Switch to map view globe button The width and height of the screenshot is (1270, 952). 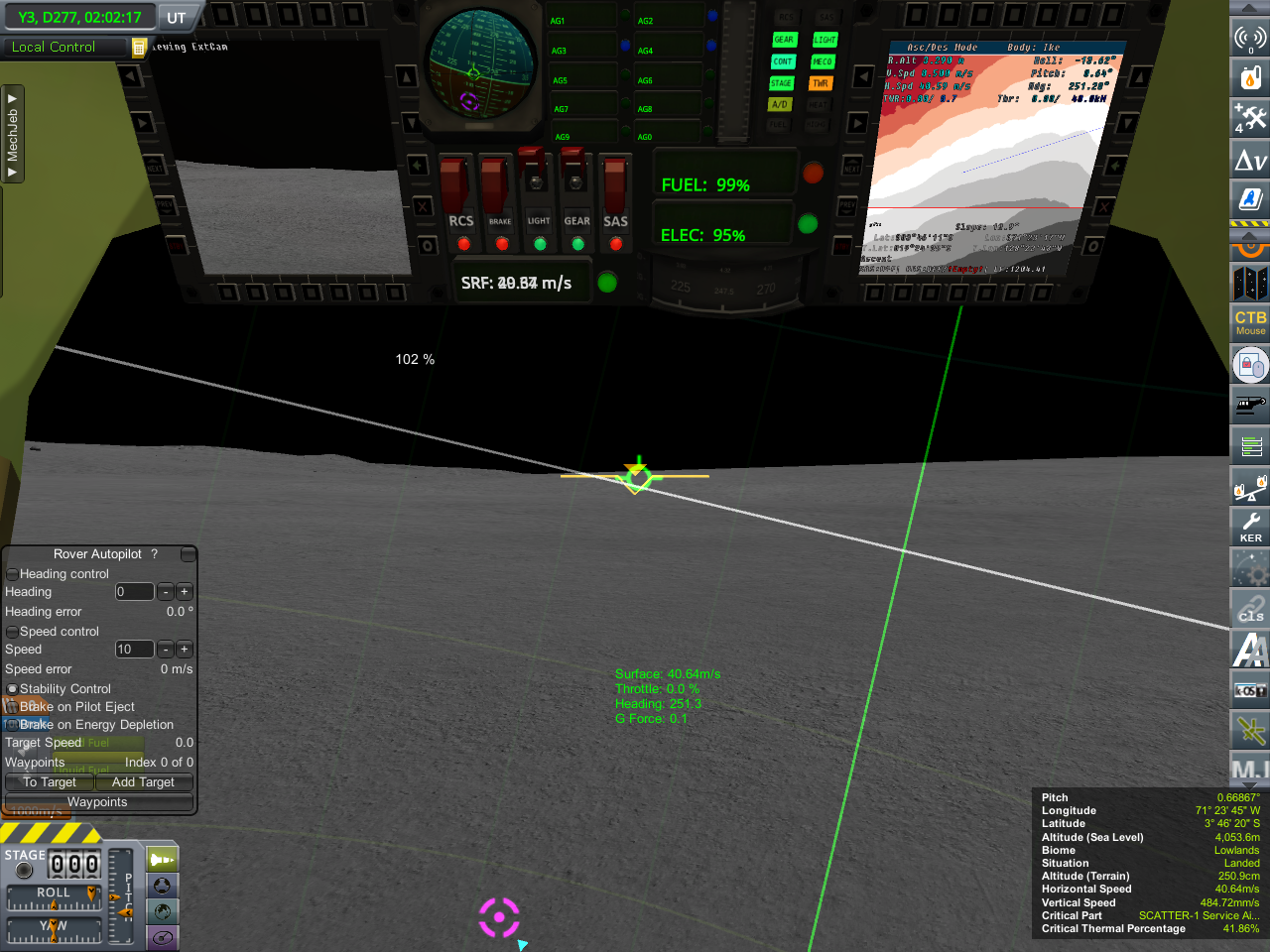pyautogui.click(x=163, y=911)
